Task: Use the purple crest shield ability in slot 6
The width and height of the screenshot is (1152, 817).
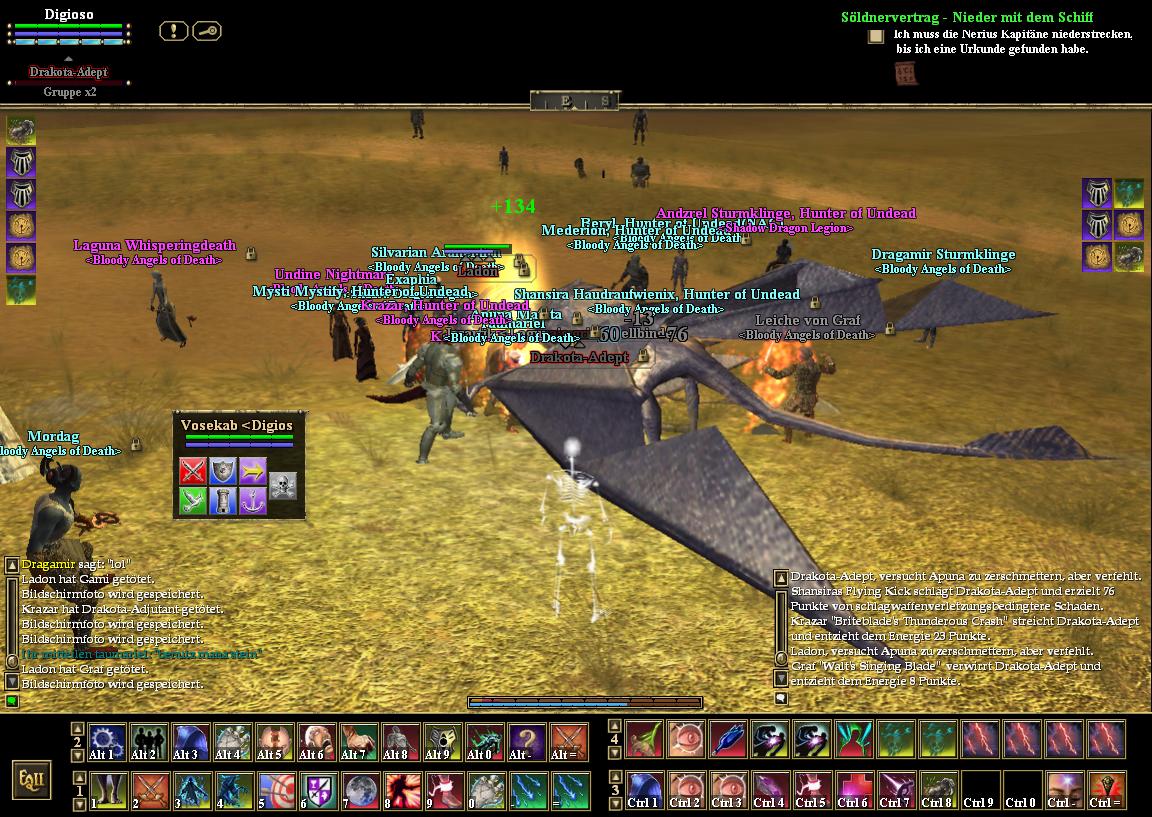Action: 317,789
